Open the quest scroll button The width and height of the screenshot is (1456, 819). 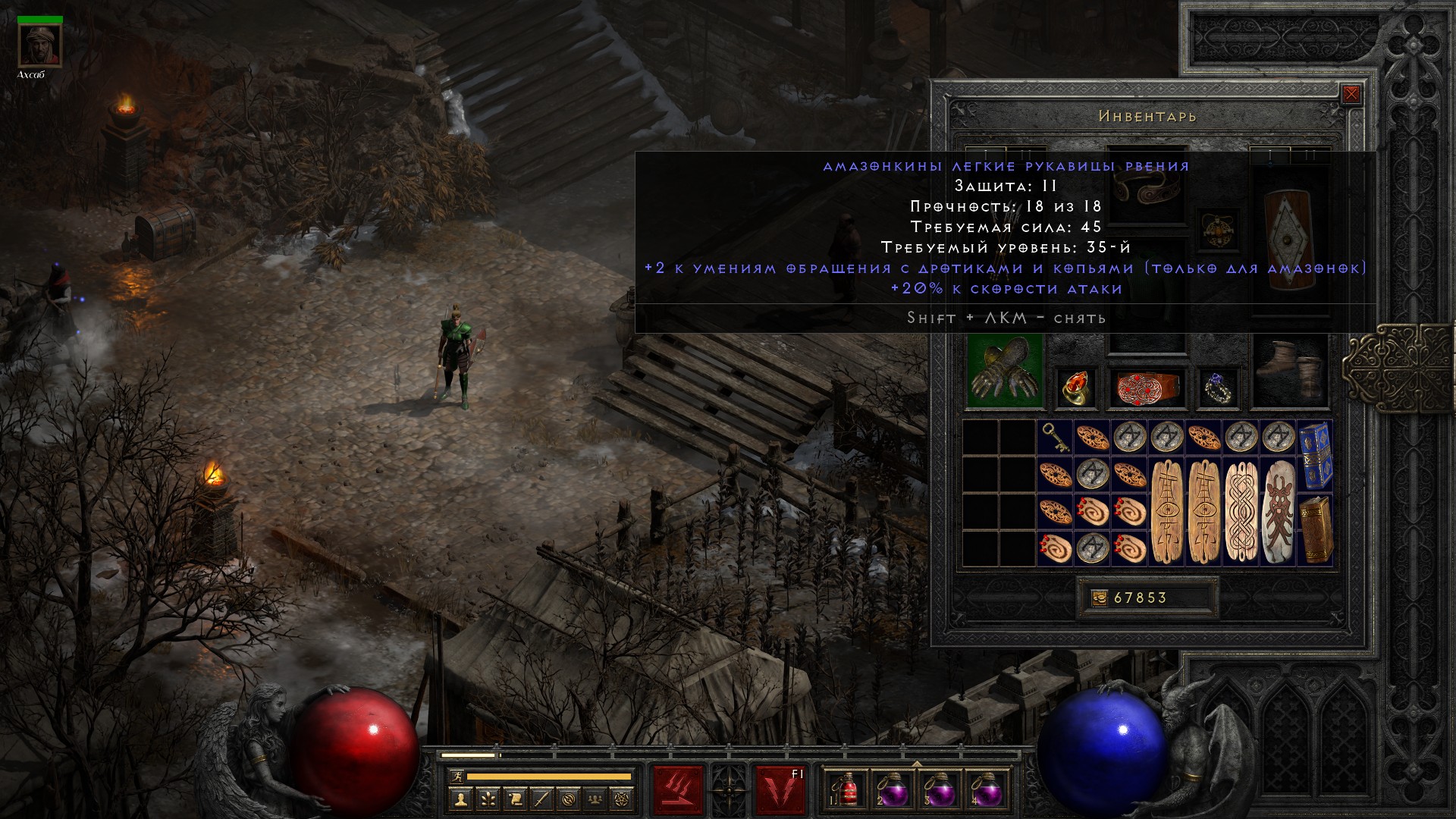pos(515,799)
